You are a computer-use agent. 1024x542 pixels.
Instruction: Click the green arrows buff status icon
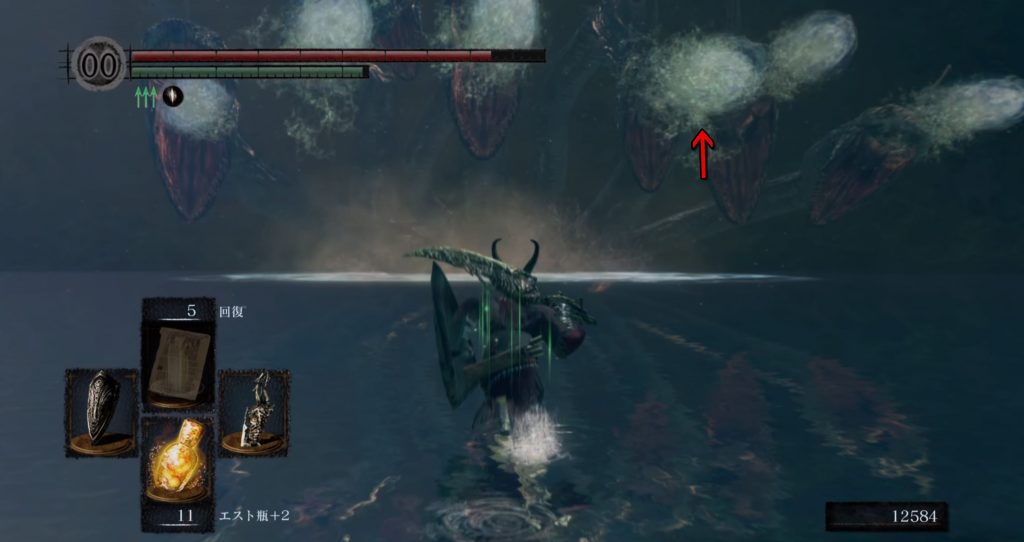[x=146, y=96]
